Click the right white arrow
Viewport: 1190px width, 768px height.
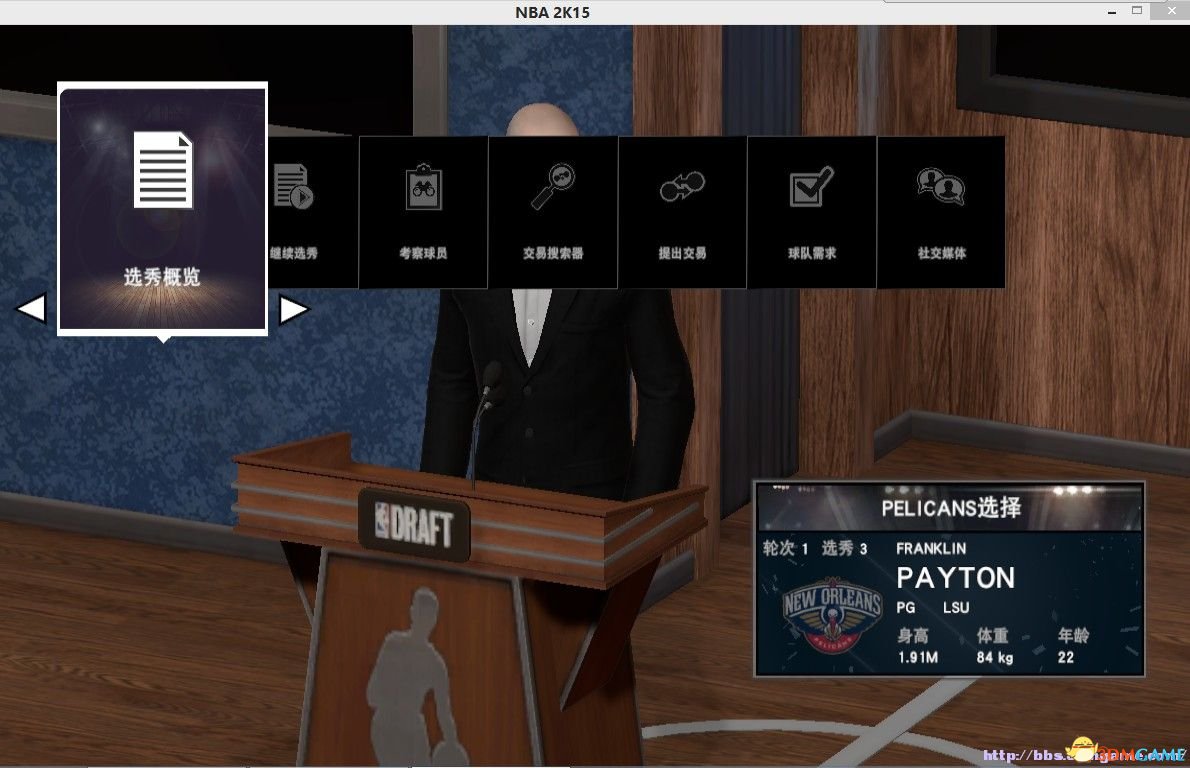click(293, 309)
